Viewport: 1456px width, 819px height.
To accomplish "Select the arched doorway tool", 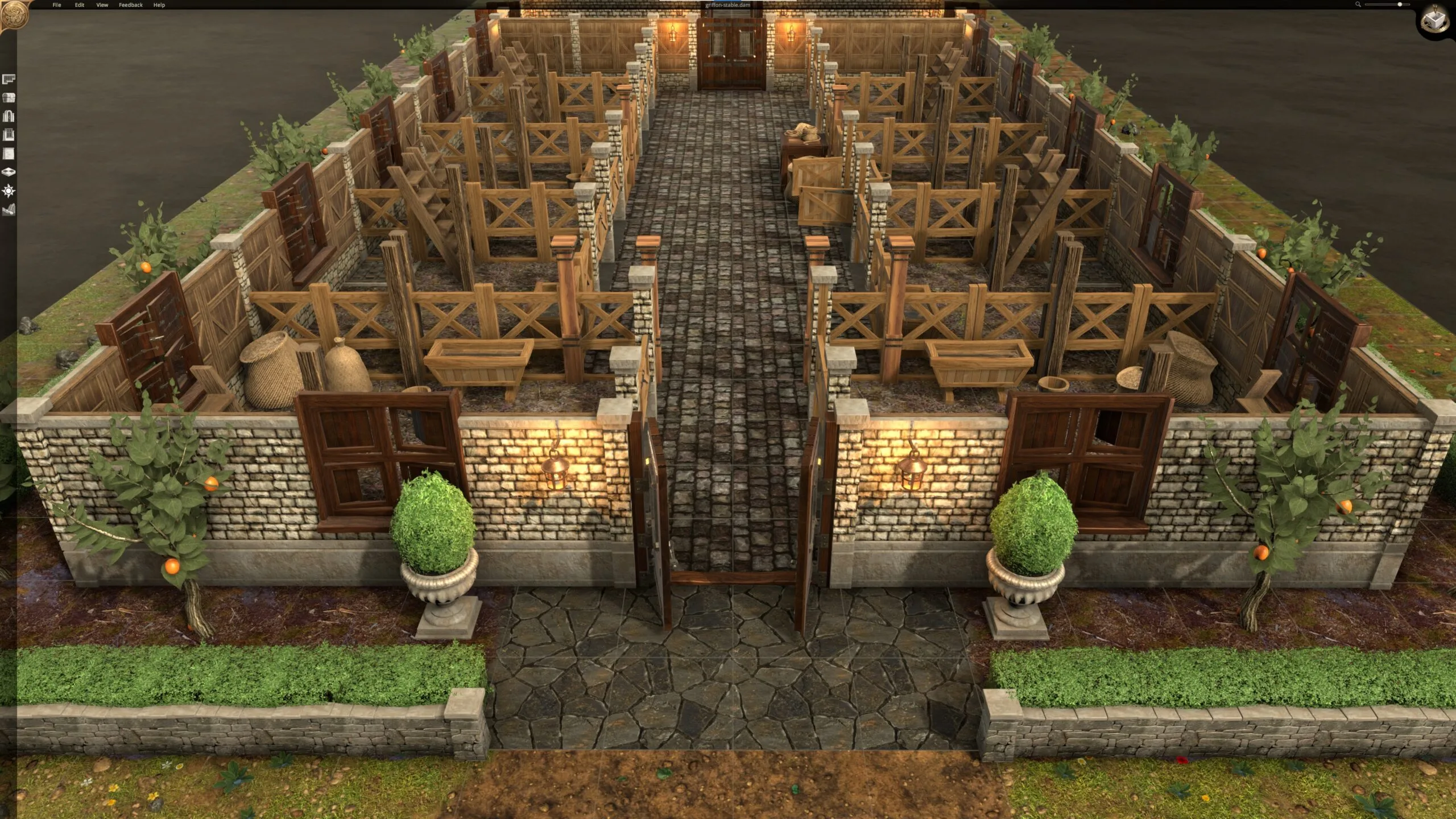I will tap(9, 117).
